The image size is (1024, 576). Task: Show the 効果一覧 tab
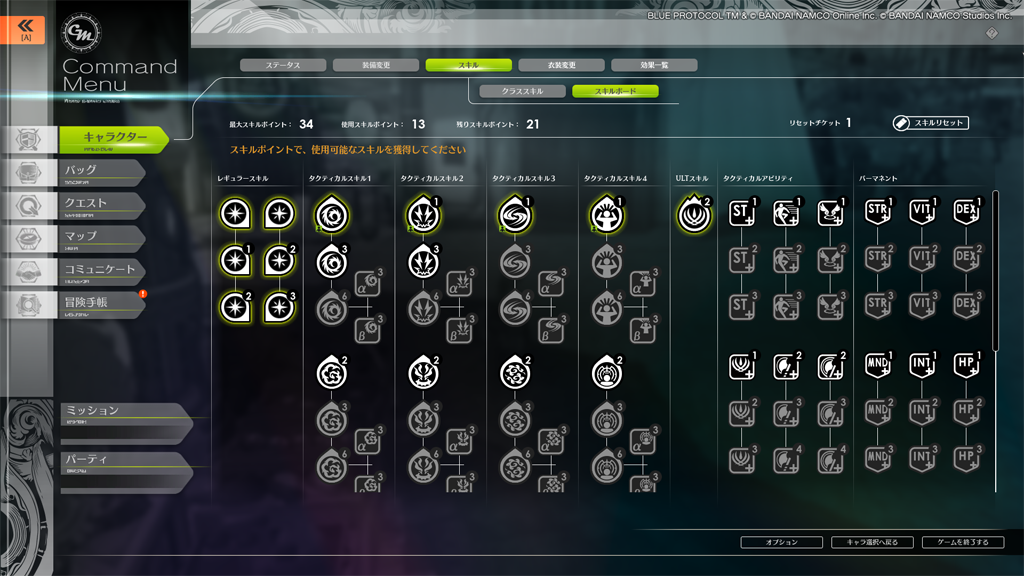[x=654, y=65]
